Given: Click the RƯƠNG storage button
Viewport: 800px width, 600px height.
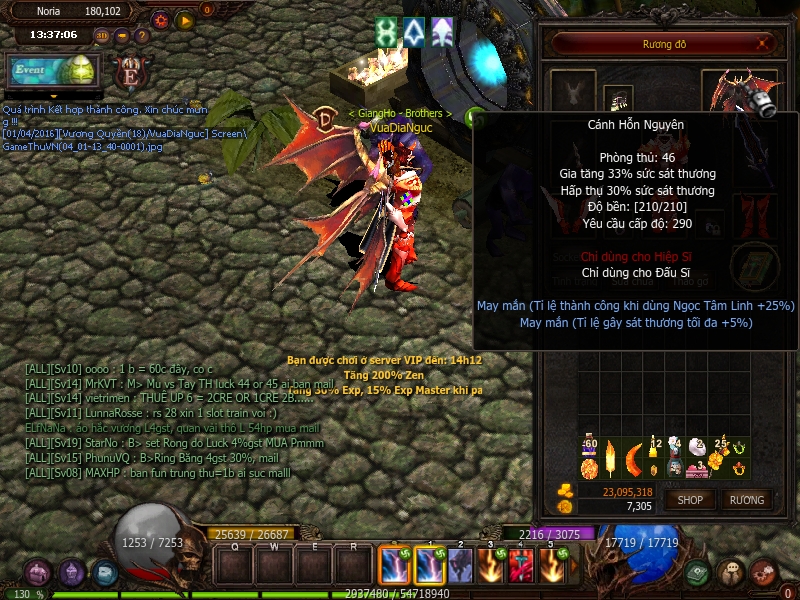Looking at the screenshot, I should click(x=746, y=499).
